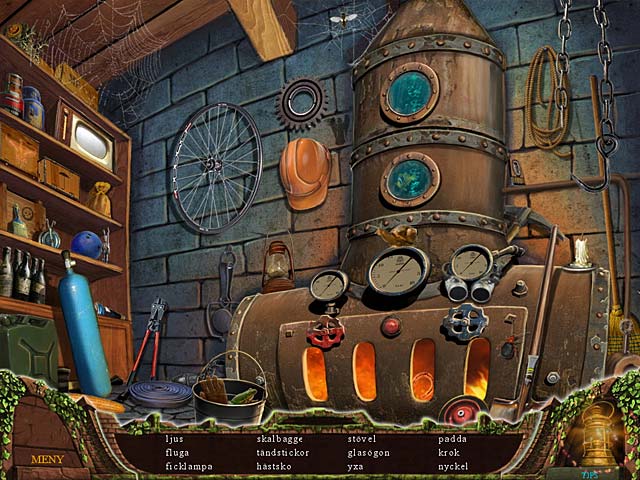Open the MENY menu button
640x480 pixels.
coord(48,460)
